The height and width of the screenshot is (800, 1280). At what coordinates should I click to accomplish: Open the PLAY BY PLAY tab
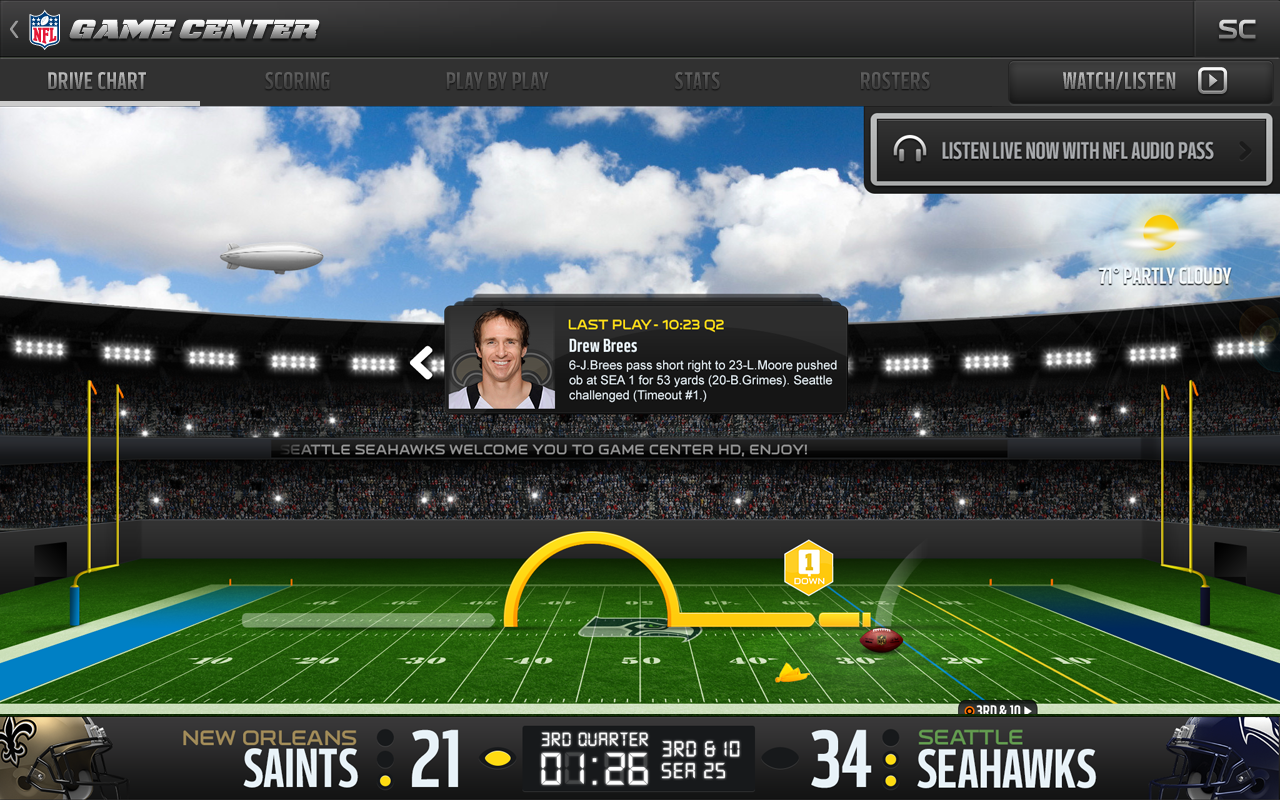[497, 81]
